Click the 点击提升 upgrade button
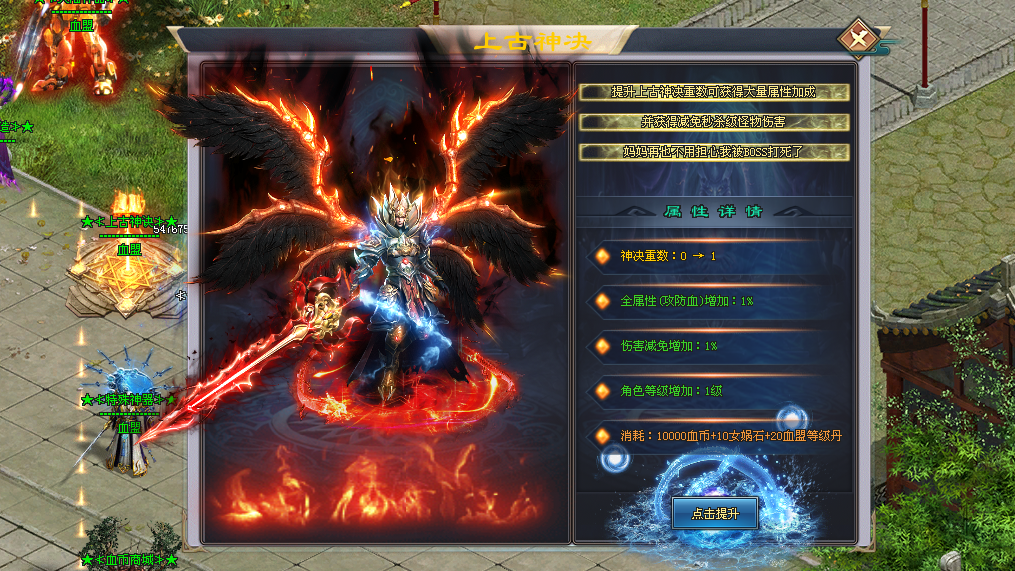The image size is (1015, 571). [715, 513]
